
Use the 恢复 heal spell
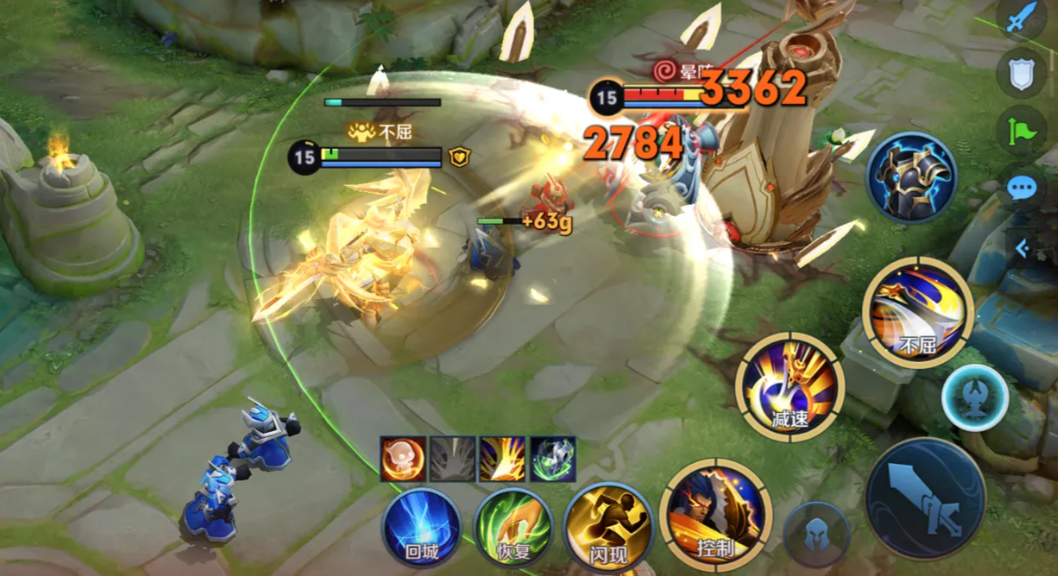(512, 527)
